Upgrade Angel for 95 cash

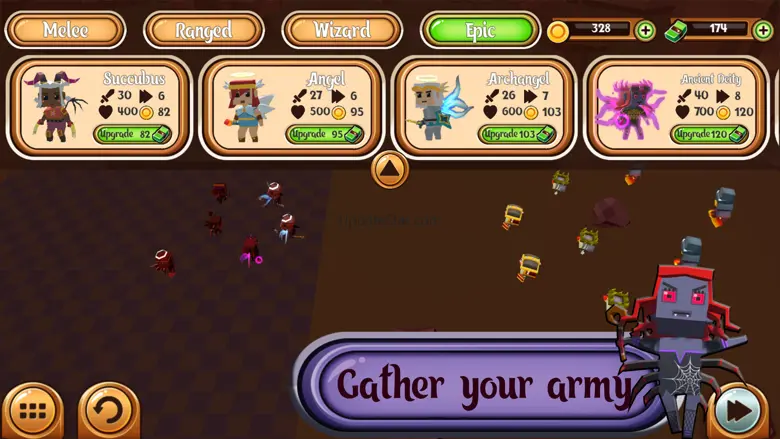[x=325, y=134]
